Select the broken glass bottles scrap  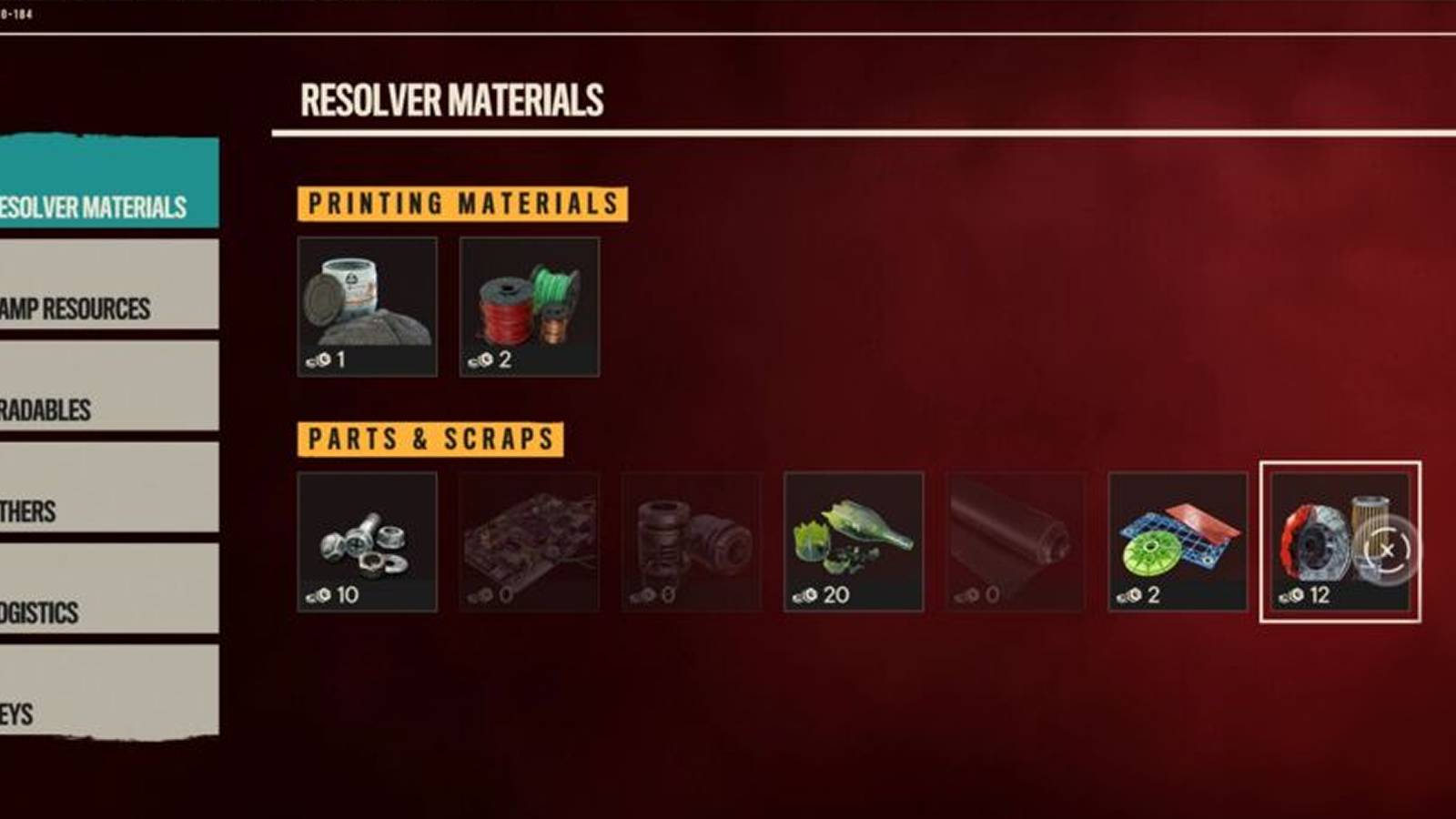(854, 544)
